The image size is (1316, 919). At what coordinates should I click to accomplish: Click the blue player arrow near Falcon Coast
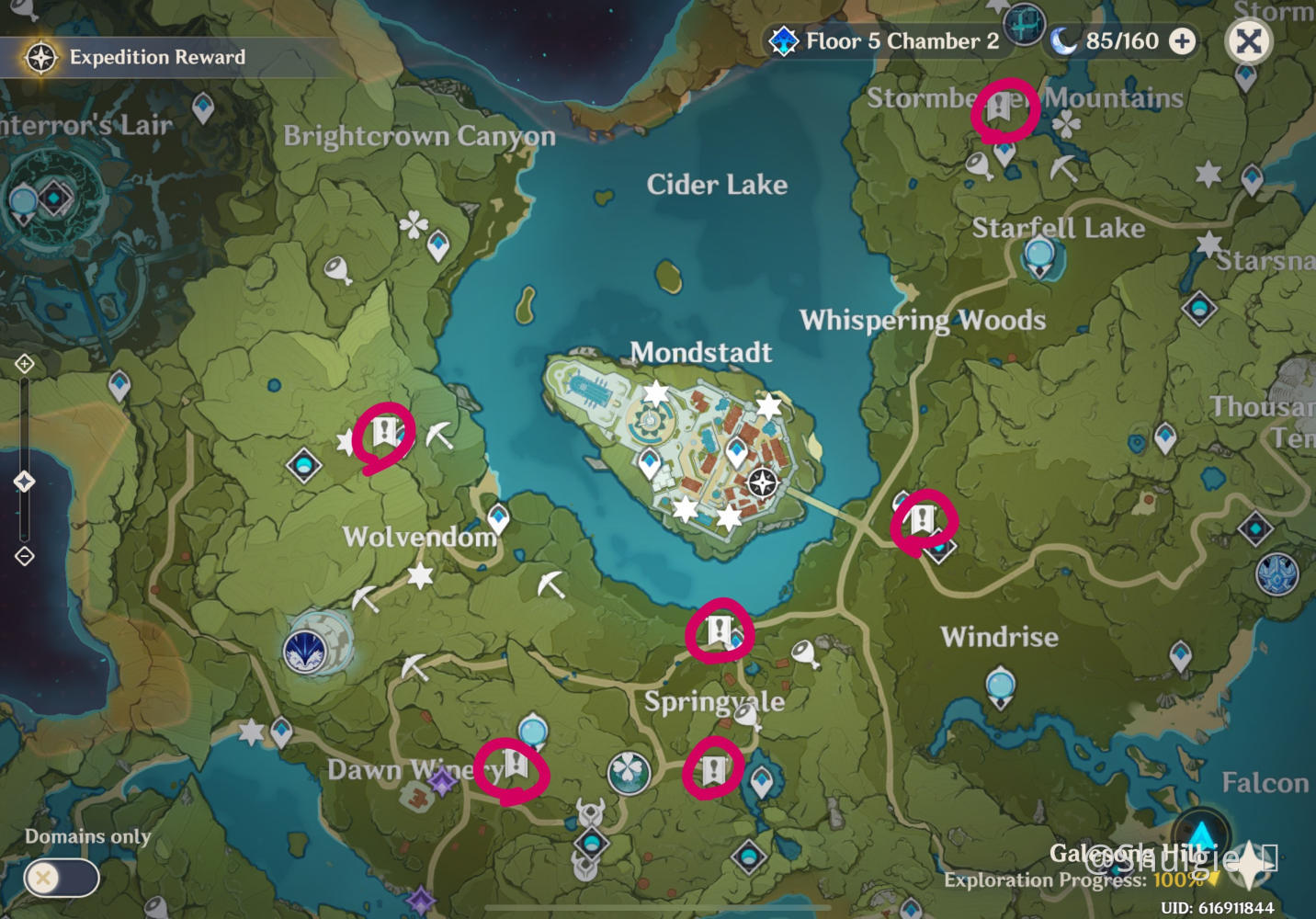[x=1200, y=836]
